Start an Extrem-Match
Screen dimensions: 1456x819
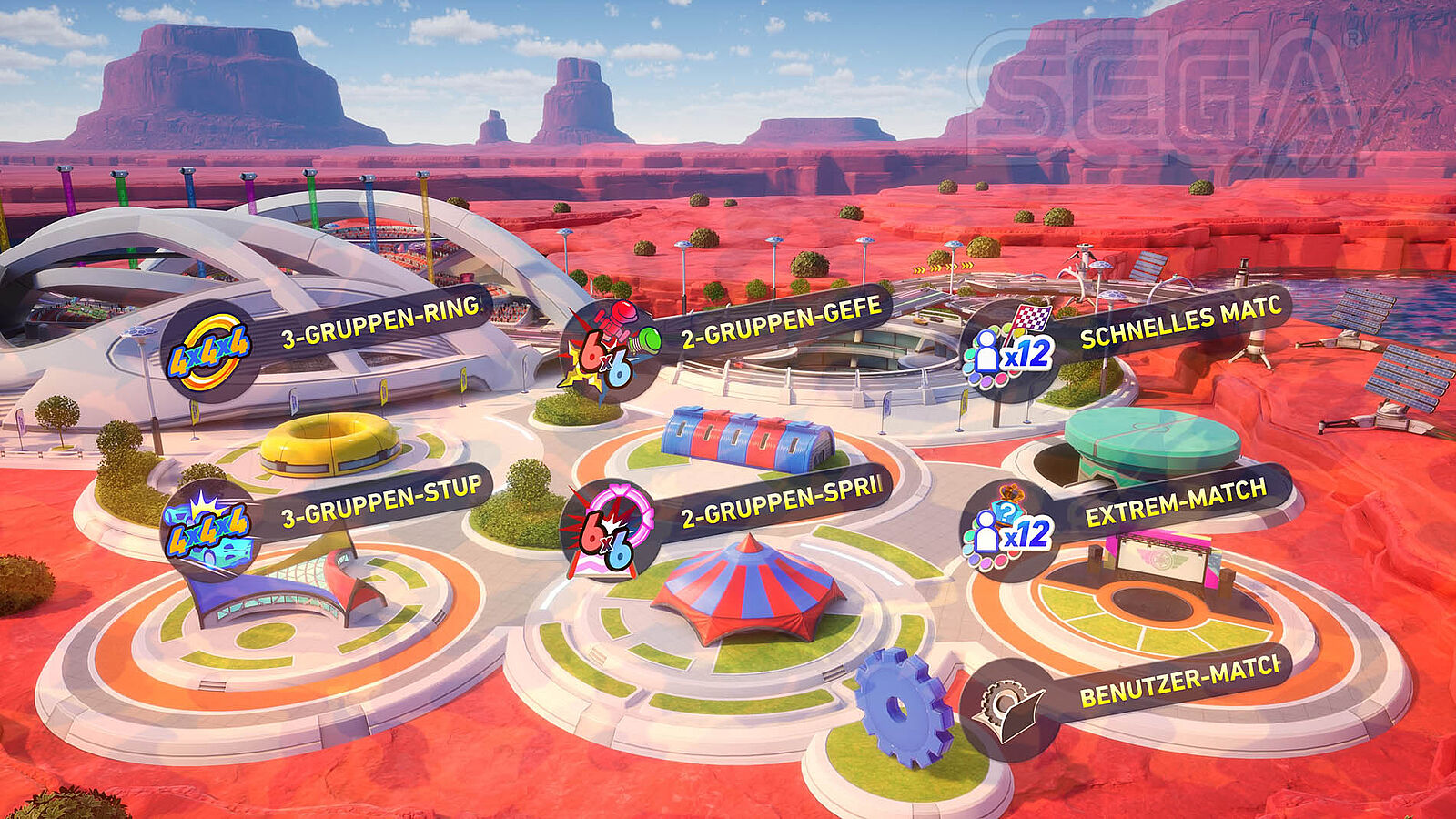click(x=1175, y=503)
